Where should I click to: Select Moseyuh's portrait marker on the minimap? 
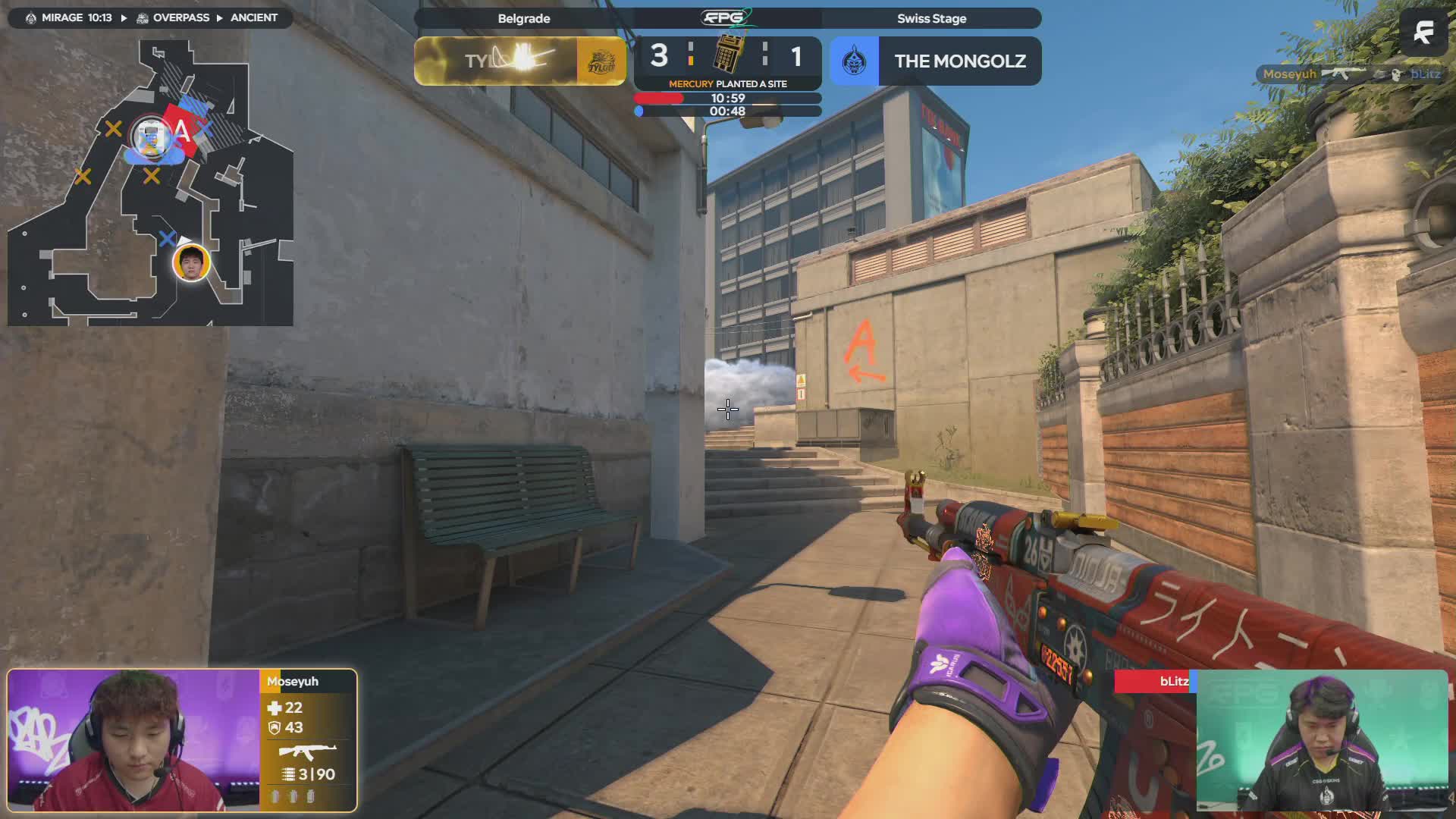[x=190, y=262]
